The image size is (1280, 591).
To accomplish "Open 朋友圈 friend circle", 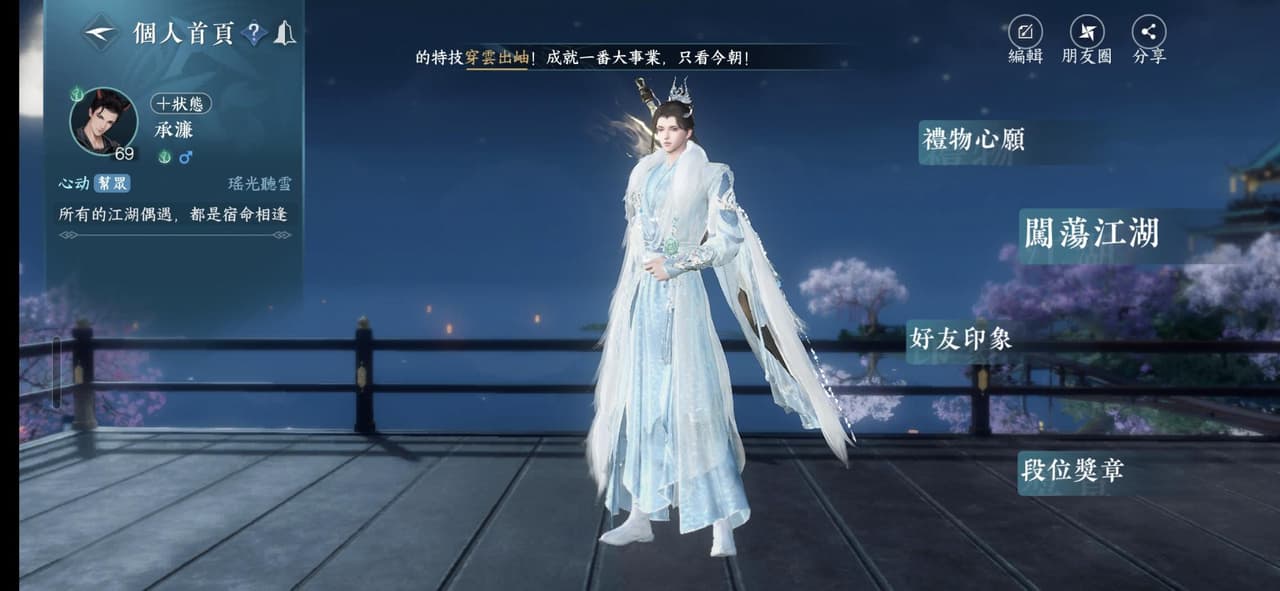I will (1087, 40).
